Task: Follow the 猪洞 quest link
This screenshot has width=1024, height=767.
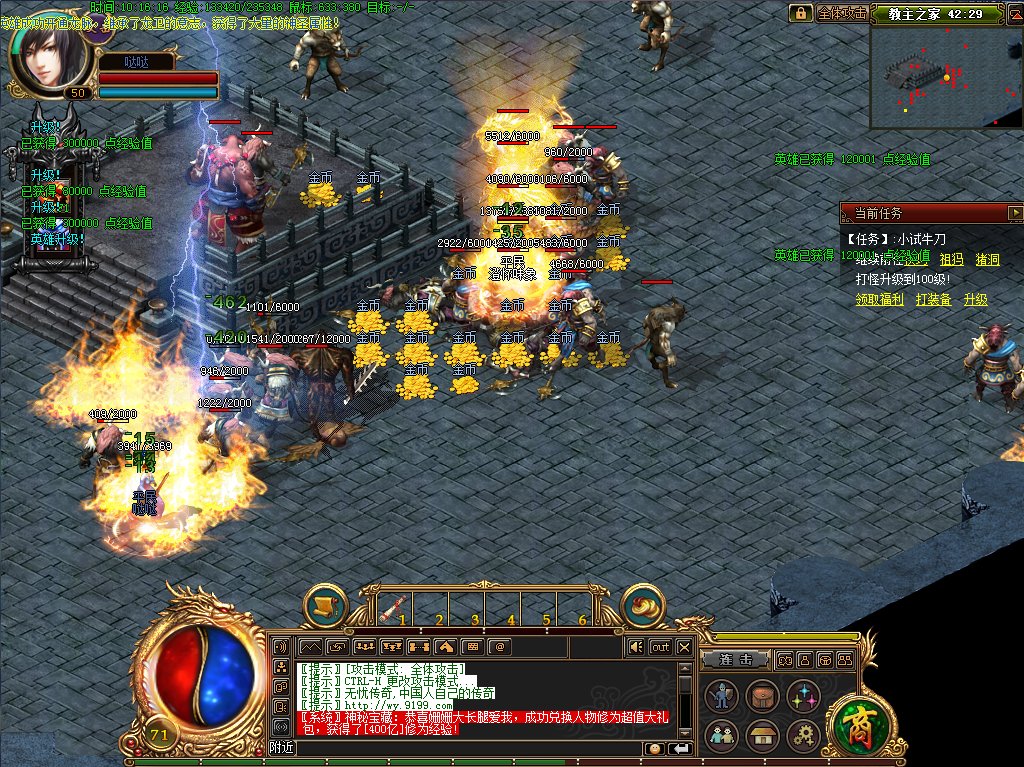Action: coord(987,260)
